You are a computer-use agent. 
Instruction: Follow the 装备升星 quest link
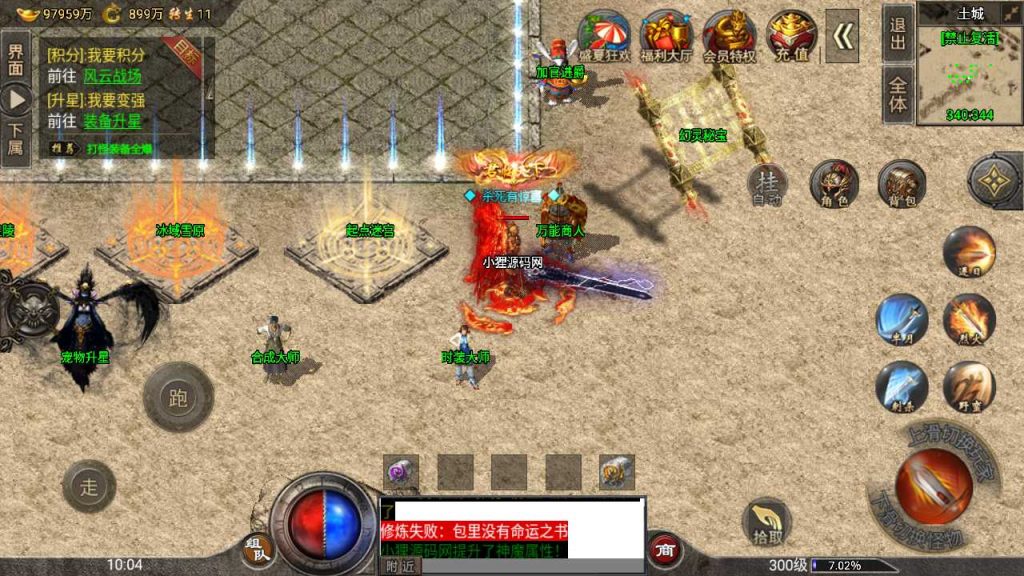[x=112, y=121]
